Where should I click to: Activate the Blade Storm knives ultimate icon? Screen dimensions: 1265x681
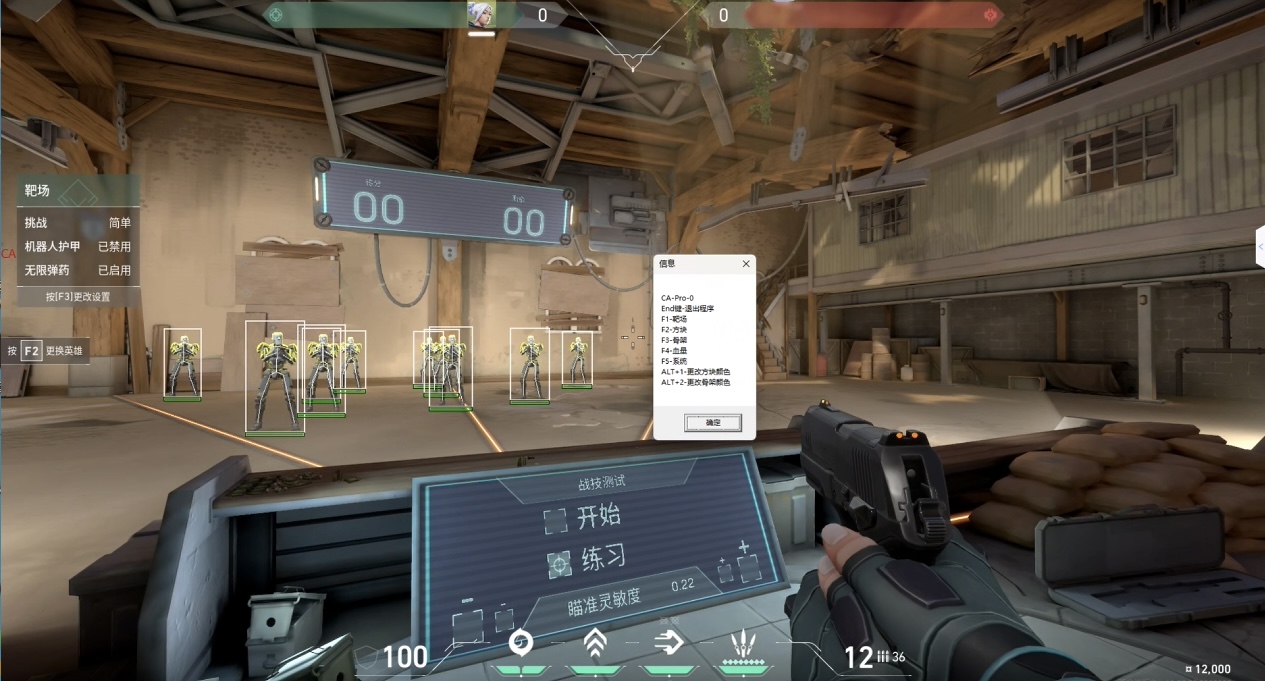click(x=742, y=643)
